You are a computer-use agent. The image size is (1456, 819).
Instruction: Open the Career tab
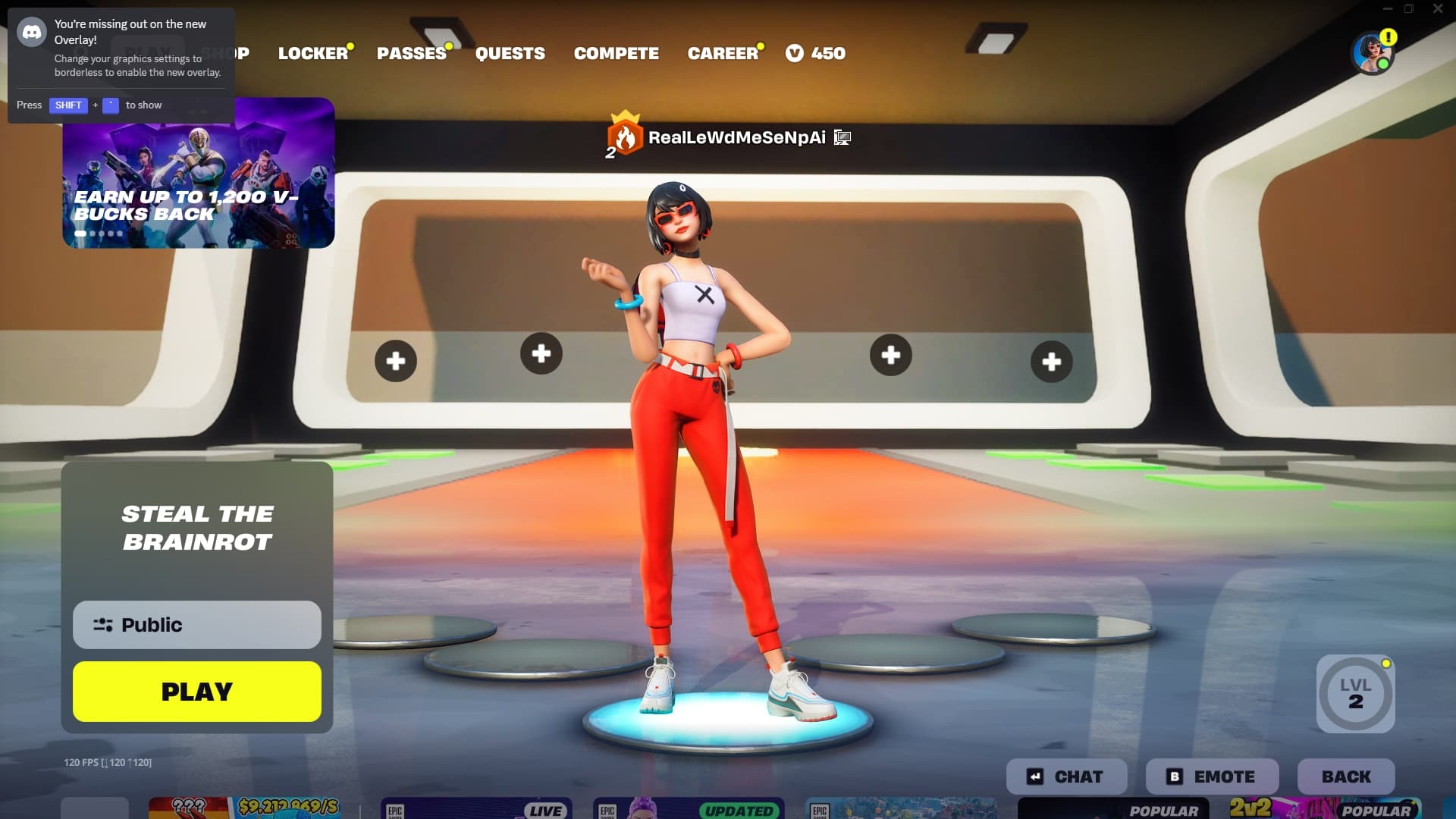722,53
